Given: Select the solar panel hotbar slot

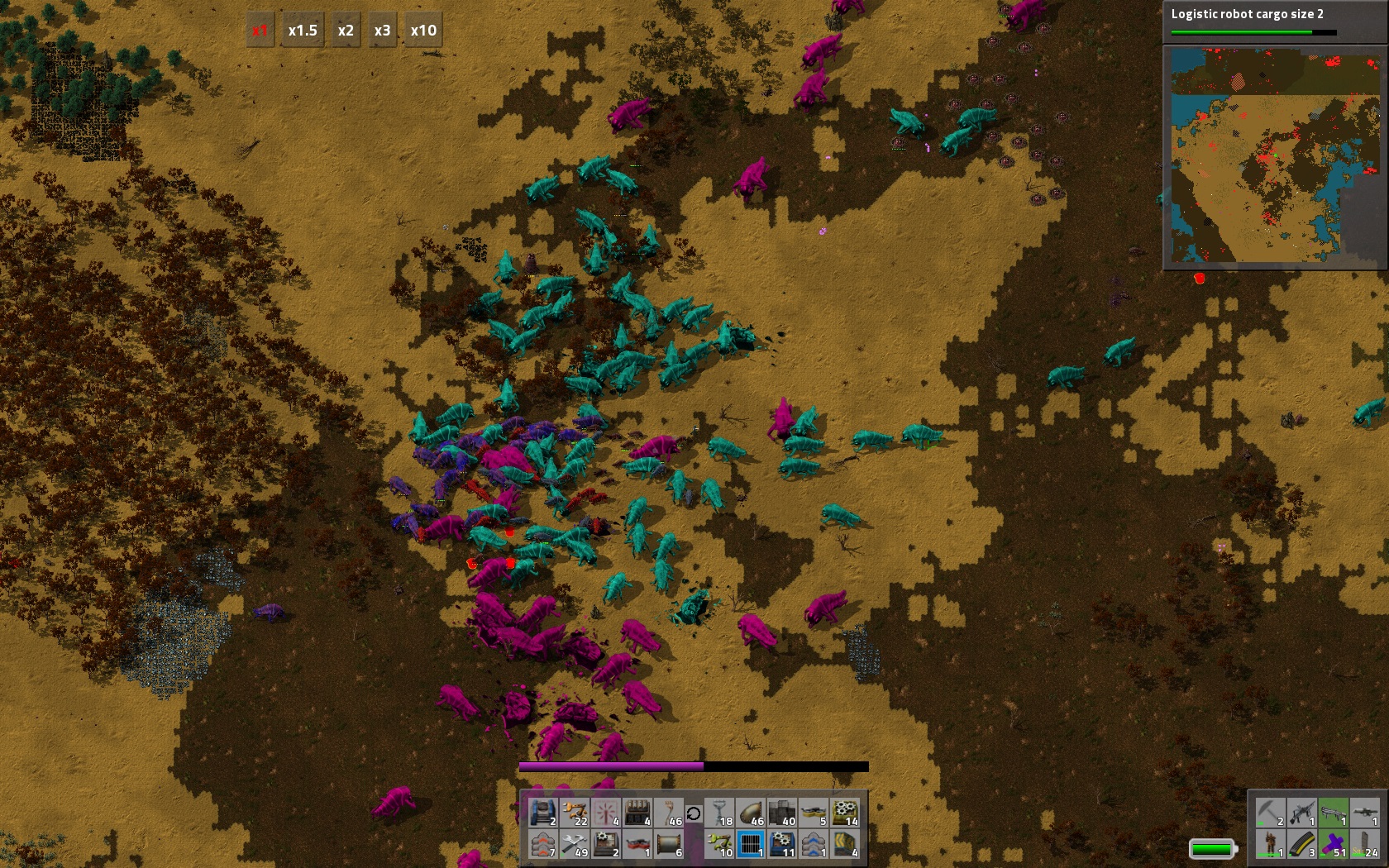Looking at the screenshot, I should [751, 845].
